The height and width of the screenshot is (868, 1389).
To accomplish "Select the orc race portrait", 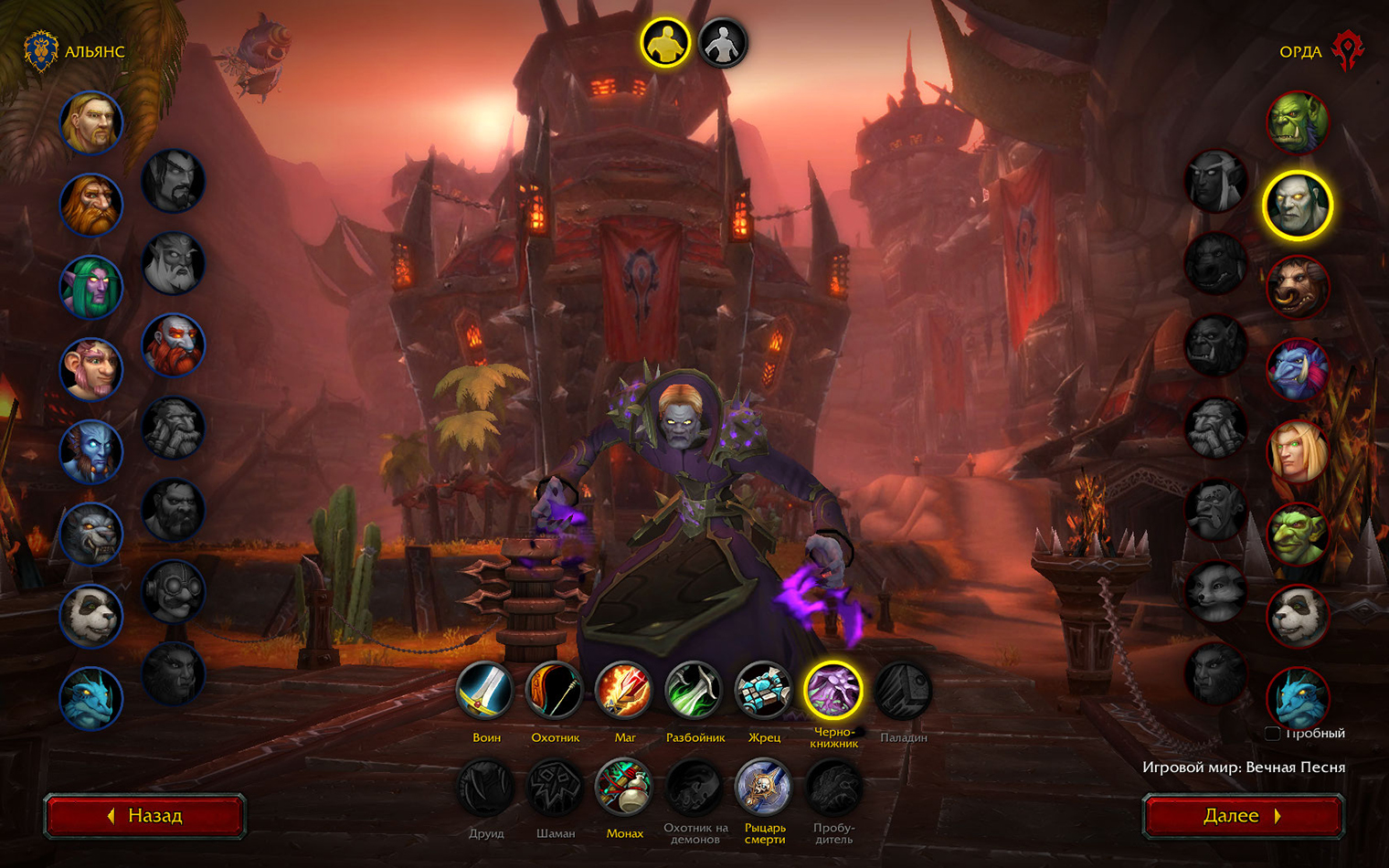I will tap(1298, 124).
